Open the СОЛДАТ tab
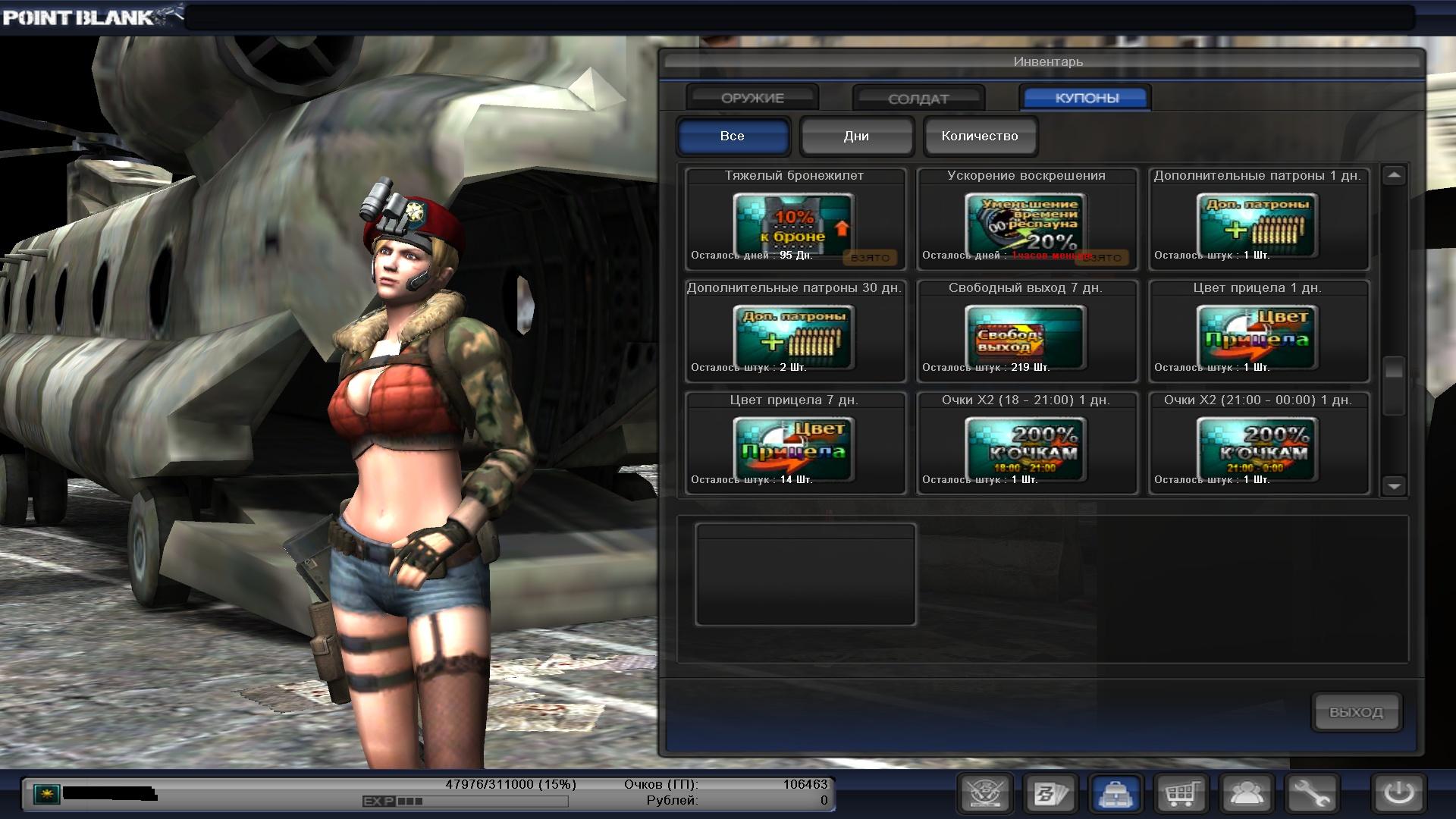 click(x=918, y=99)
